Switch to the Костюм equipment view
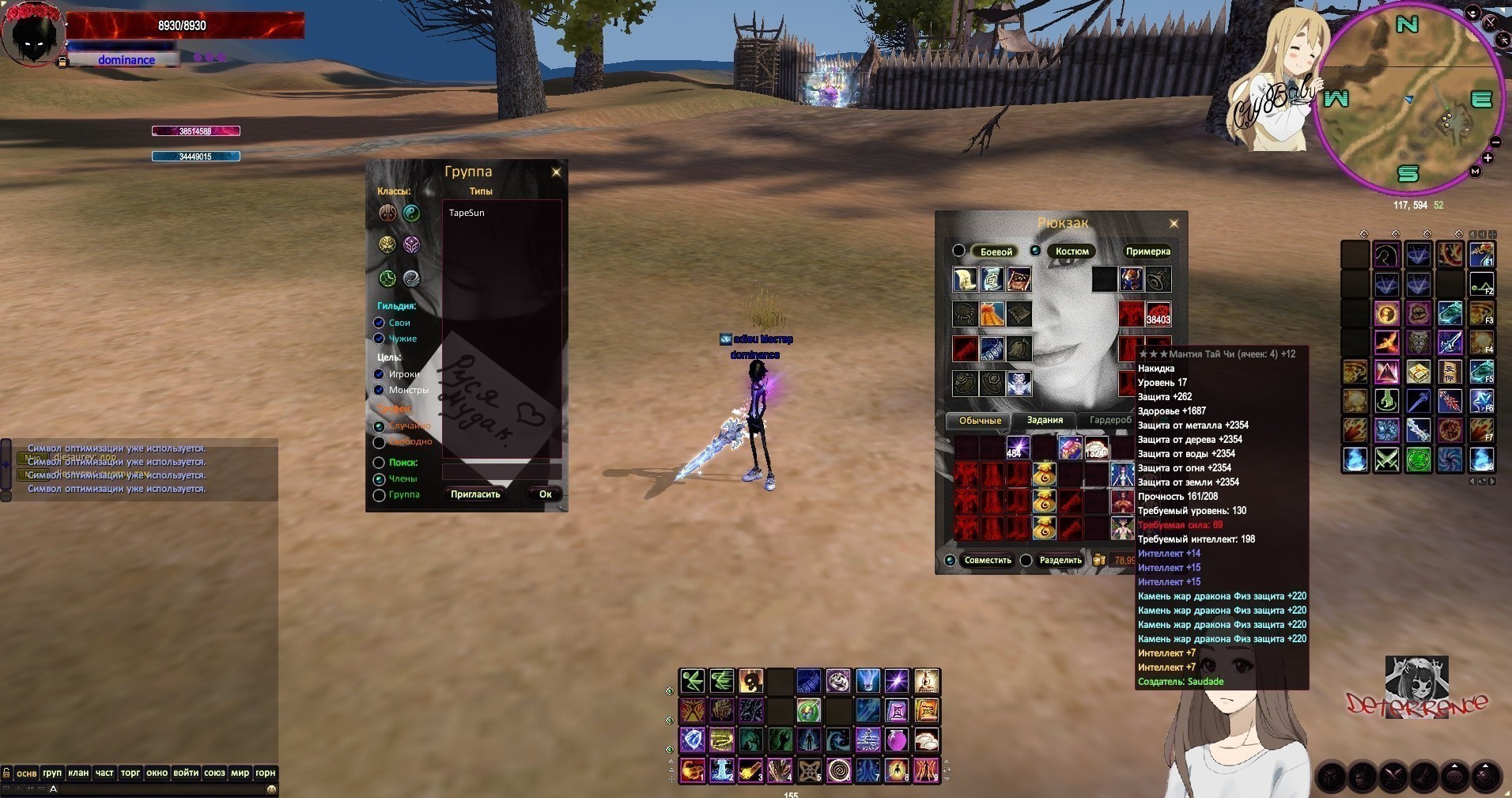Screen dimensions: 1512x798 pos(1072,252)
